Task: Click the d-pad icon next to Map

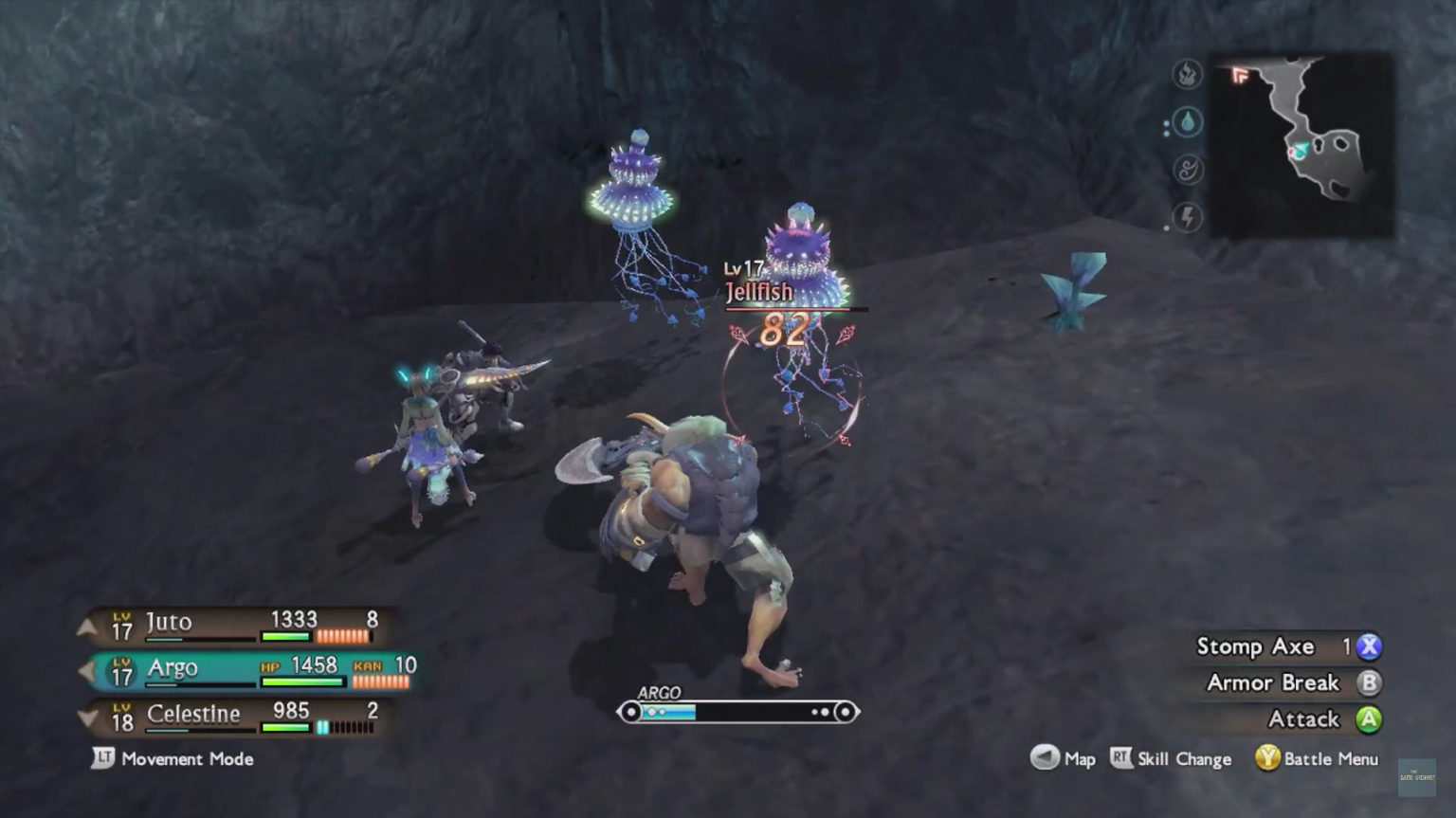Action: (1047, 758)
